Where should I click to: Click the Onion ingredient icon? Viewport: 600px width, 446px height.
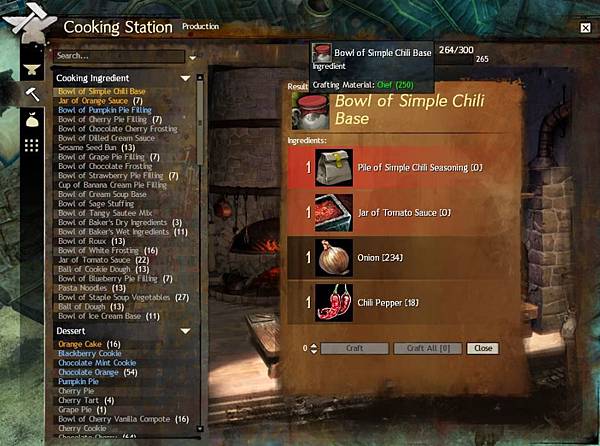pos(334,257)
